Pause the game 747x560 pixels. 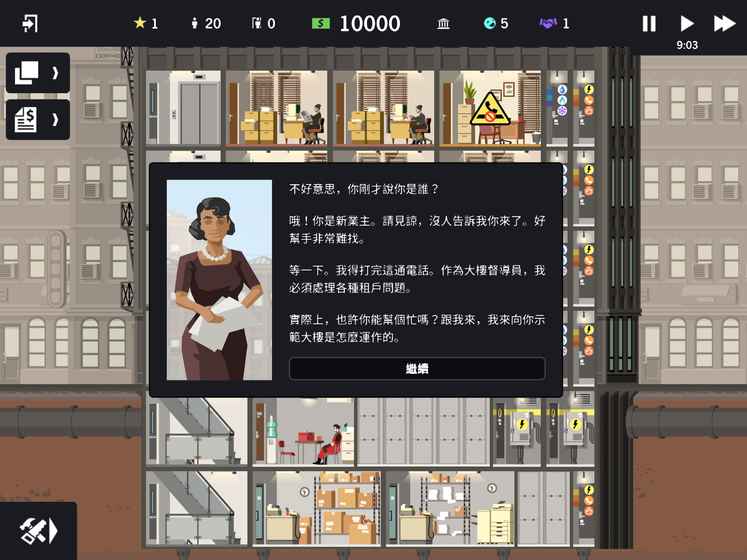pos(649,23)
